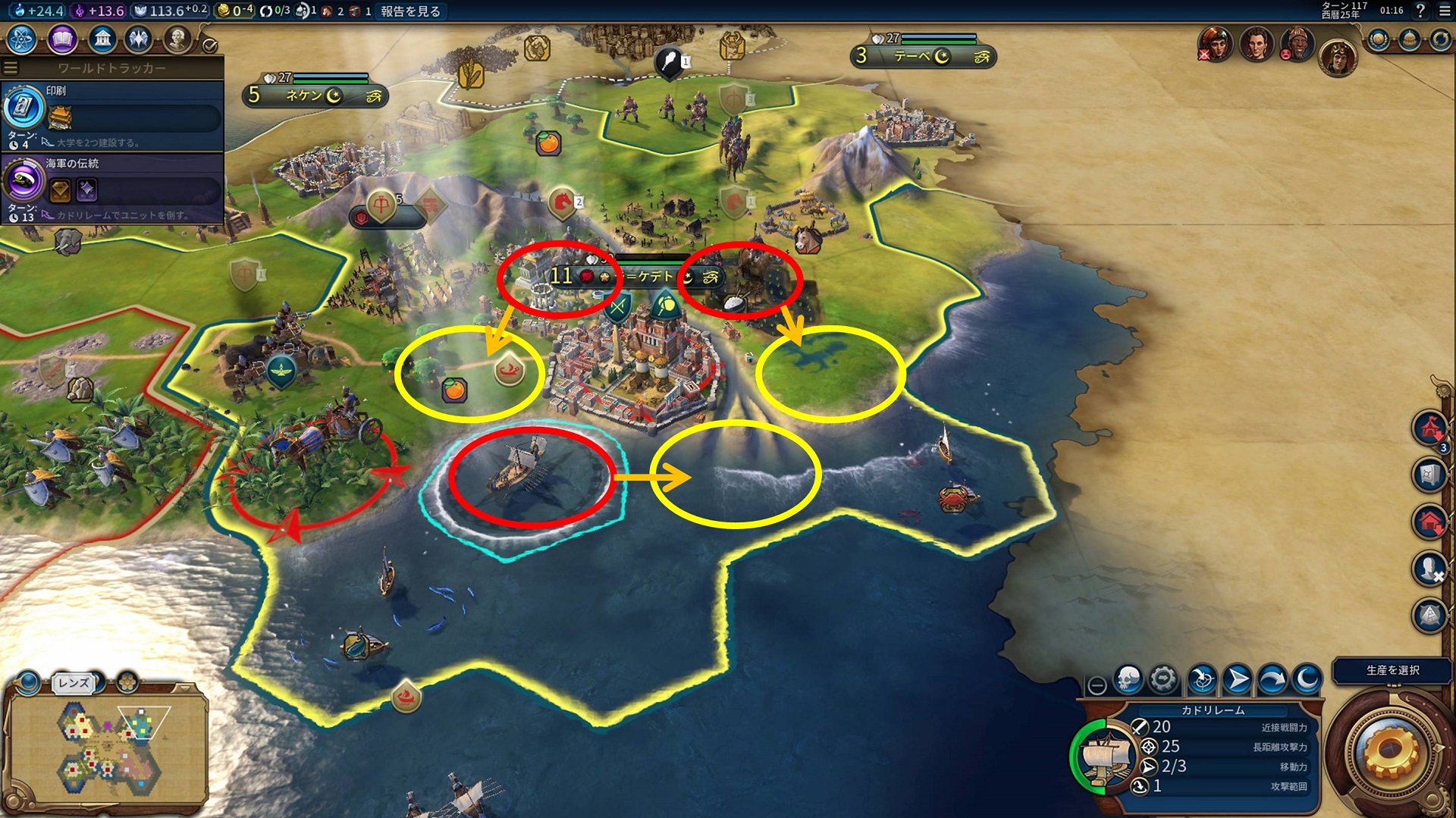Click the 生産を選択 production button
Viewport: 1456px width, 818px height.
click(x=1393, y=671)
